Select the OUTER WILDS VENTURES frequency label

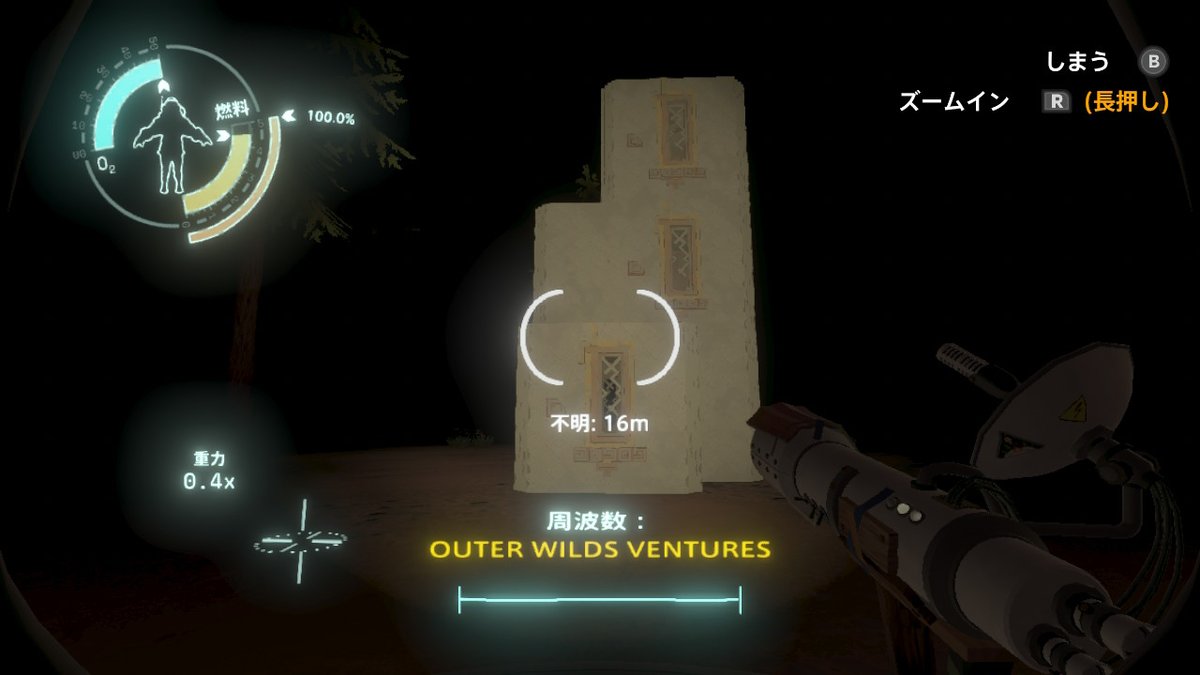[600, 549]
